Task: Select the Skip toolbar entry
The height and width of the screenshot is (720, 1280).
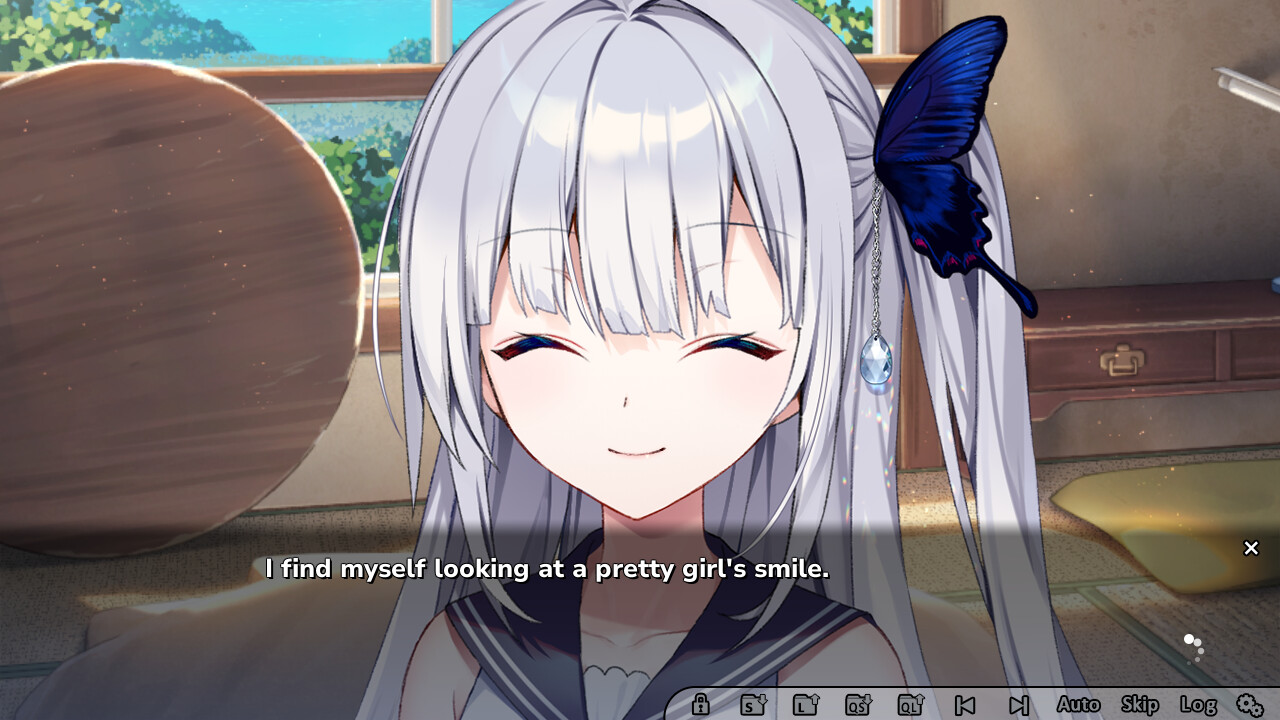Action: [1139, 705]
